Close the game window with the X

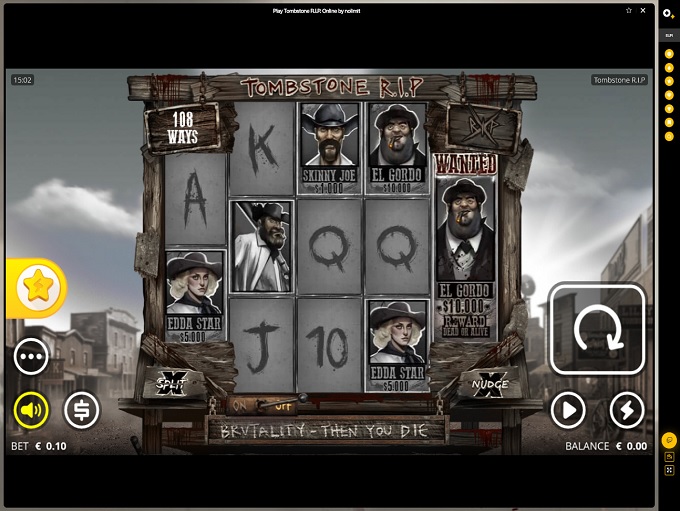coord(641,11)
